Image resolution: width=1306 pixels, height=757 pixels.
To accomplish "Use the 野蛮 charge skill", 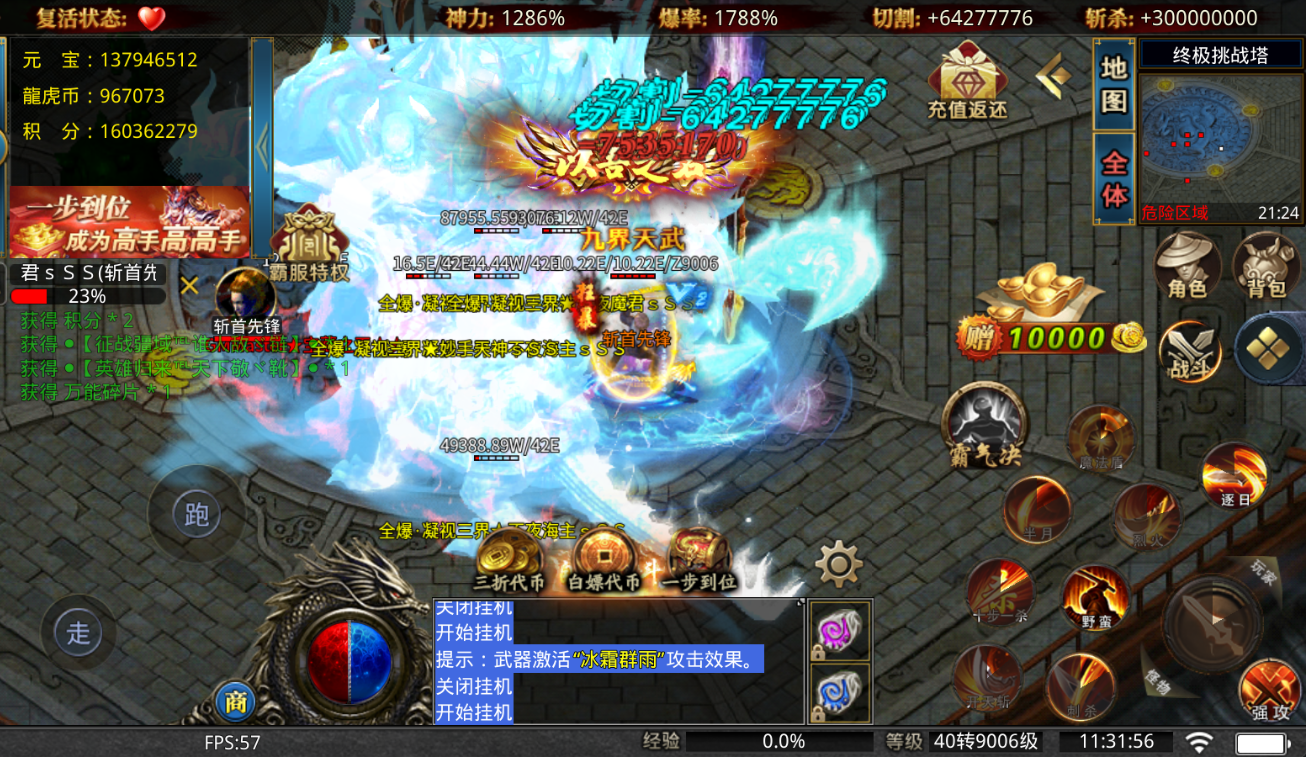I will pyautogui.click(x=1095, y=598).
